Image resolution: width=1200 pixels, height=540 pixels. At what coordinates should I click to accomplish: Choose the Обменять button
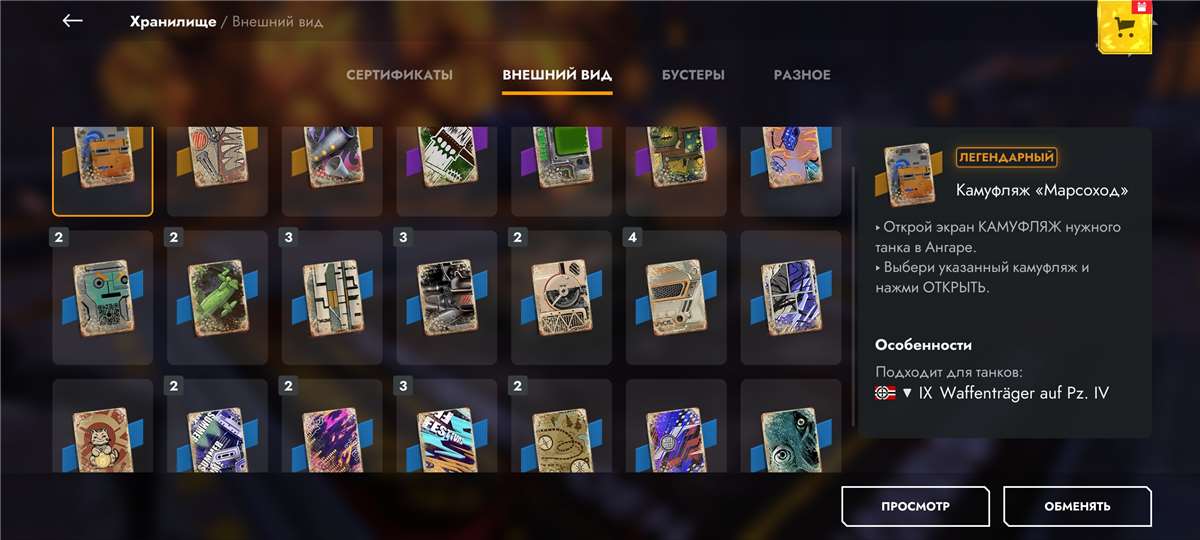pos(1077,506)
